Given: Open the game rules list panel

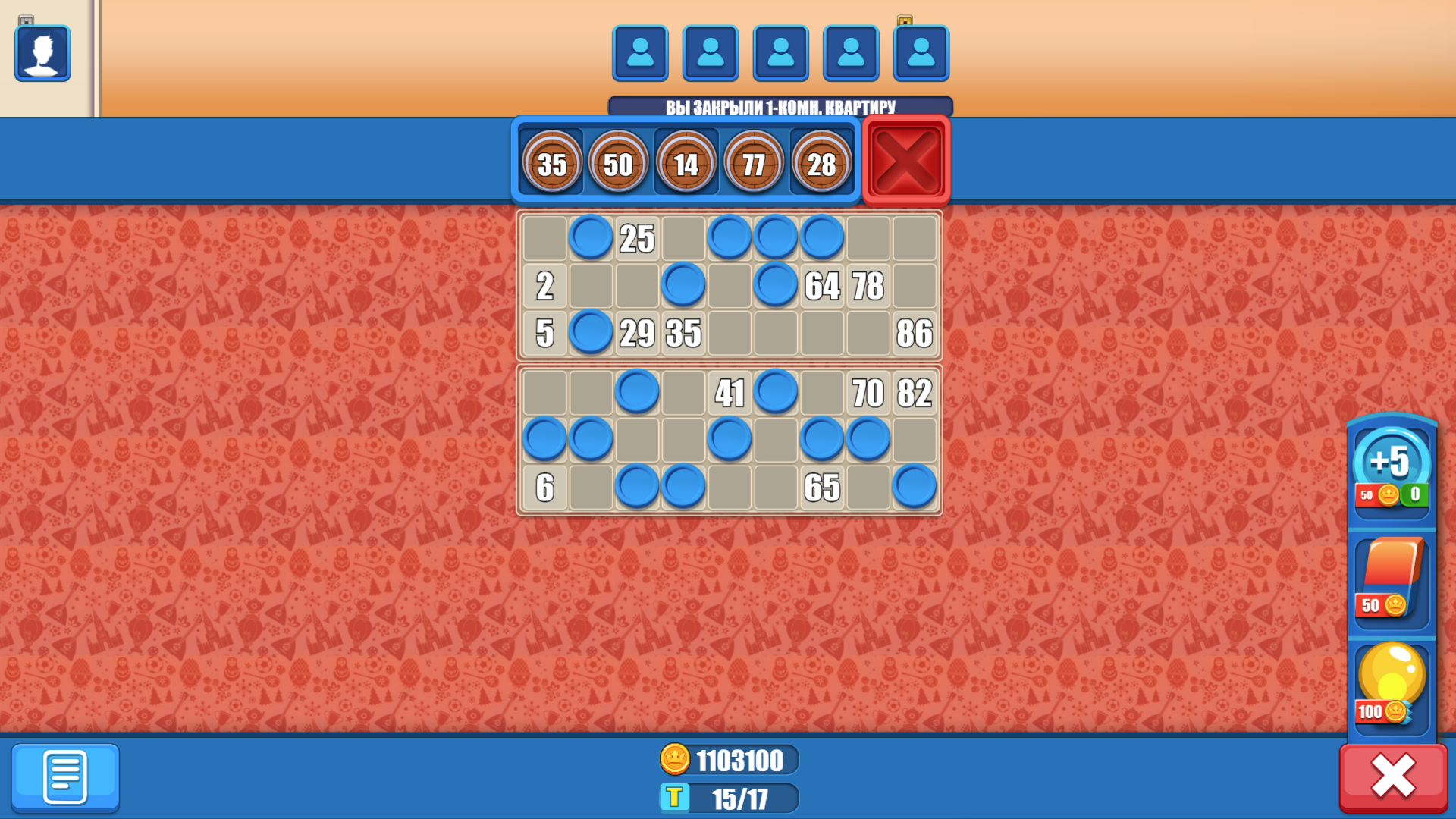Looking at the screenshot, I should [65, 777].
